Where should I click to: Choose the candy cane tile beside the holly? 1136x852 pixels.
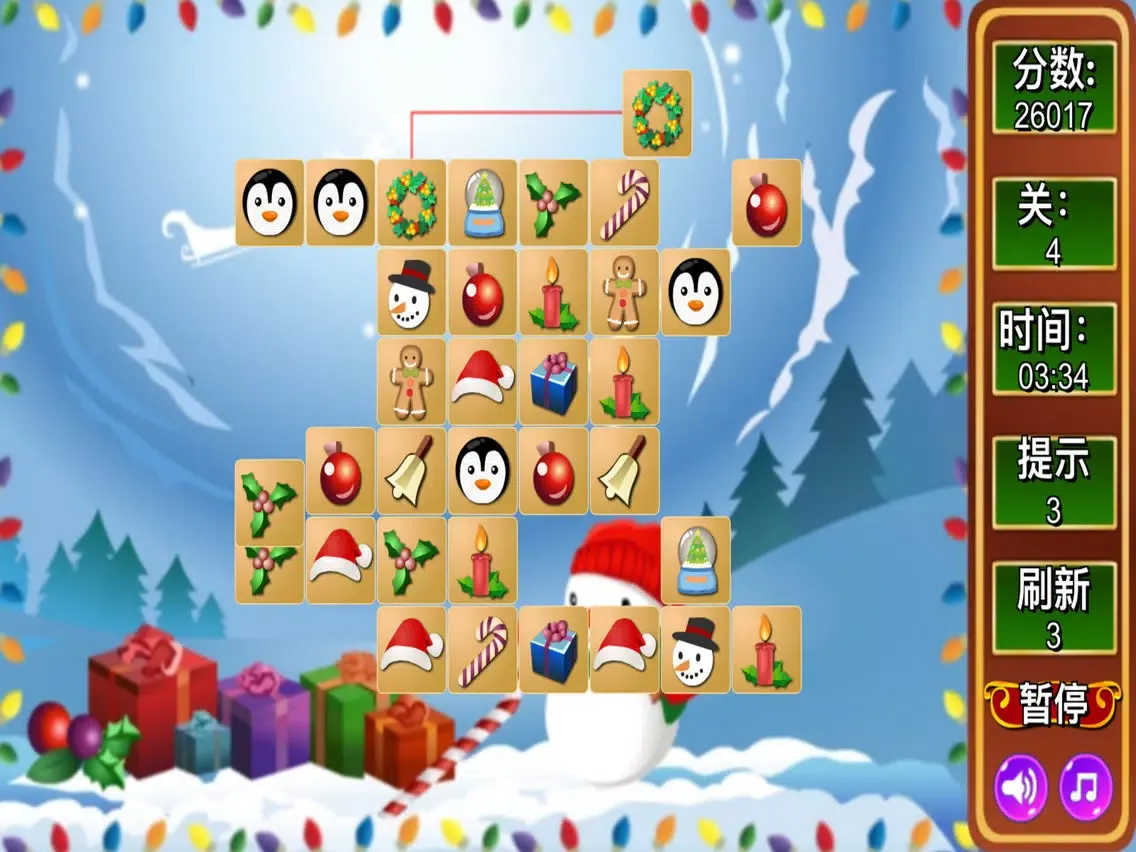pyautogui.click(x=624, y=203)
